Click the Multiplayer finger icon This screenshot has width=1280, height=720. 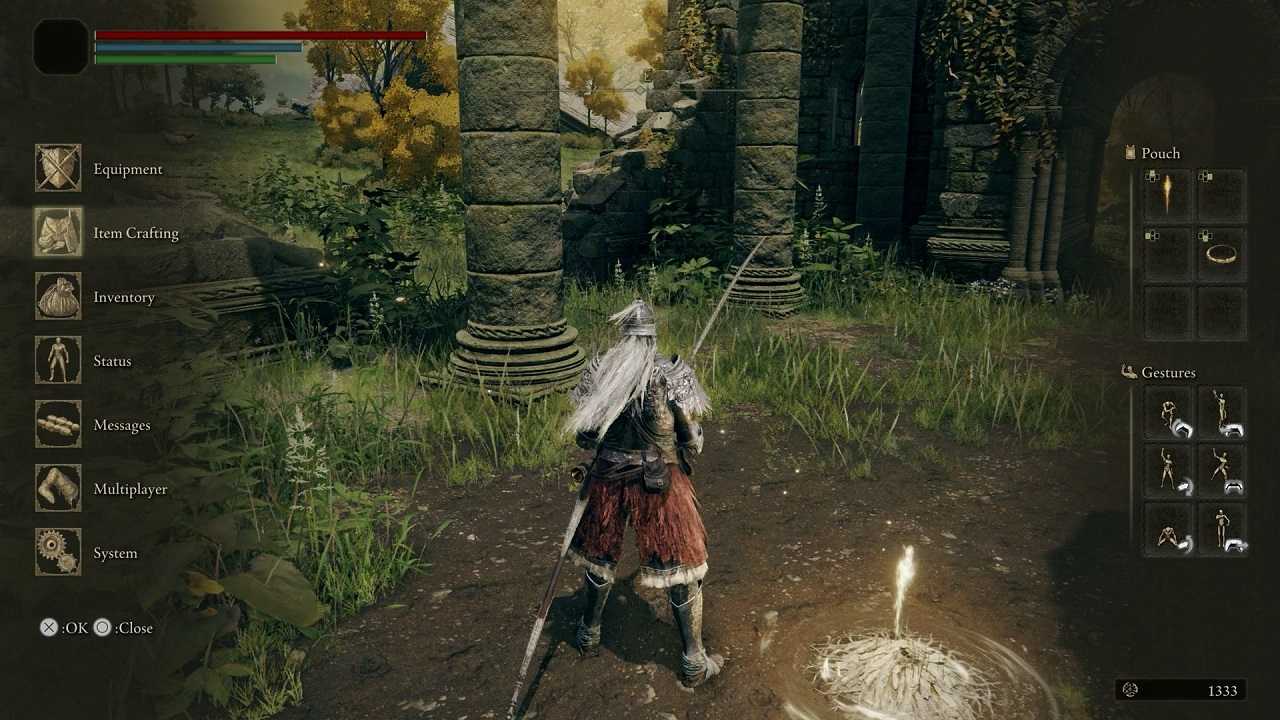pyautogui.click(x=58, y=489)
